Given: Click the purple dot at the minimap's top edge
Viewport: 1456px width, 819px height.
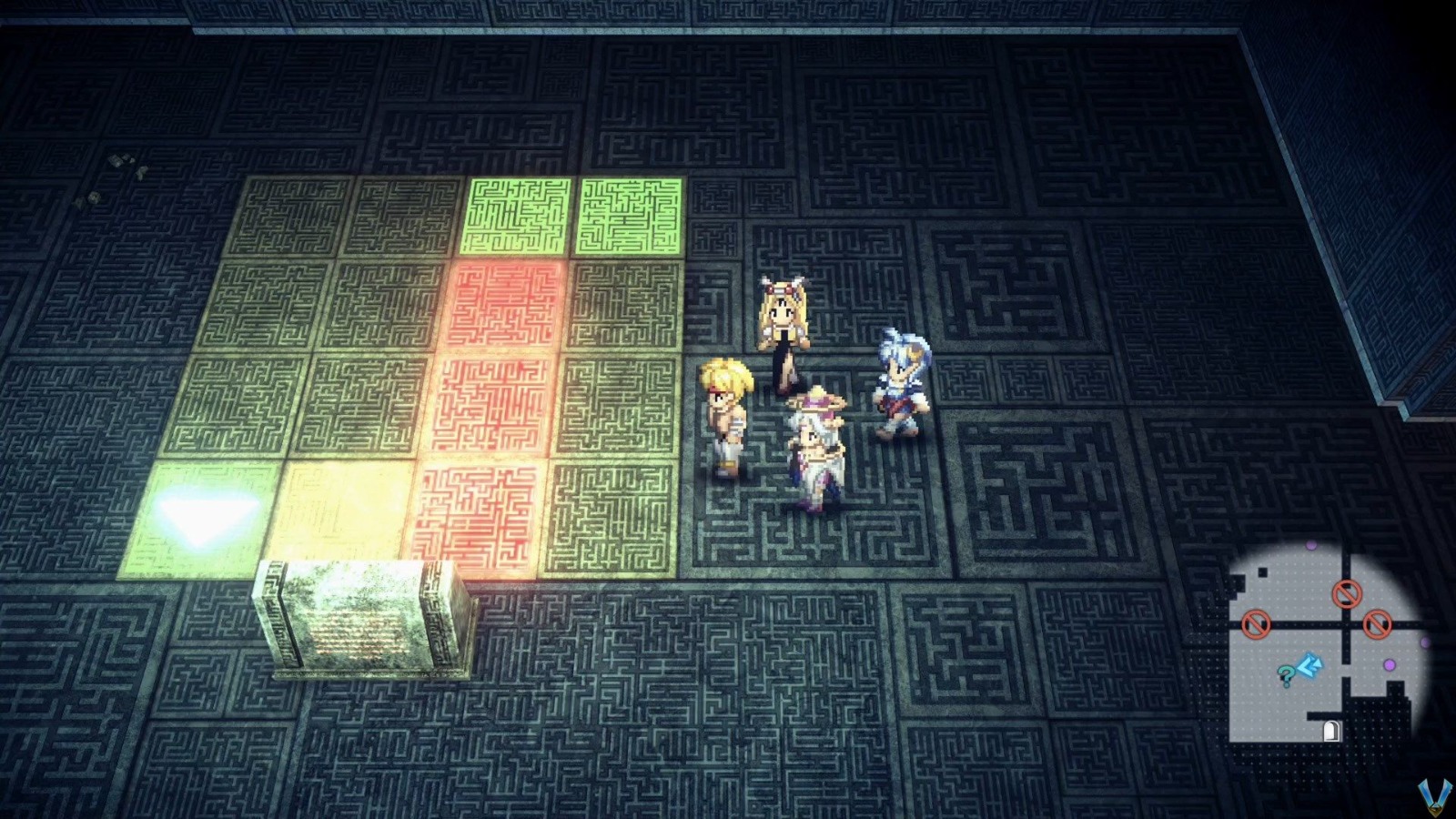Looking at the screenshot, I should click(1311, 546).
